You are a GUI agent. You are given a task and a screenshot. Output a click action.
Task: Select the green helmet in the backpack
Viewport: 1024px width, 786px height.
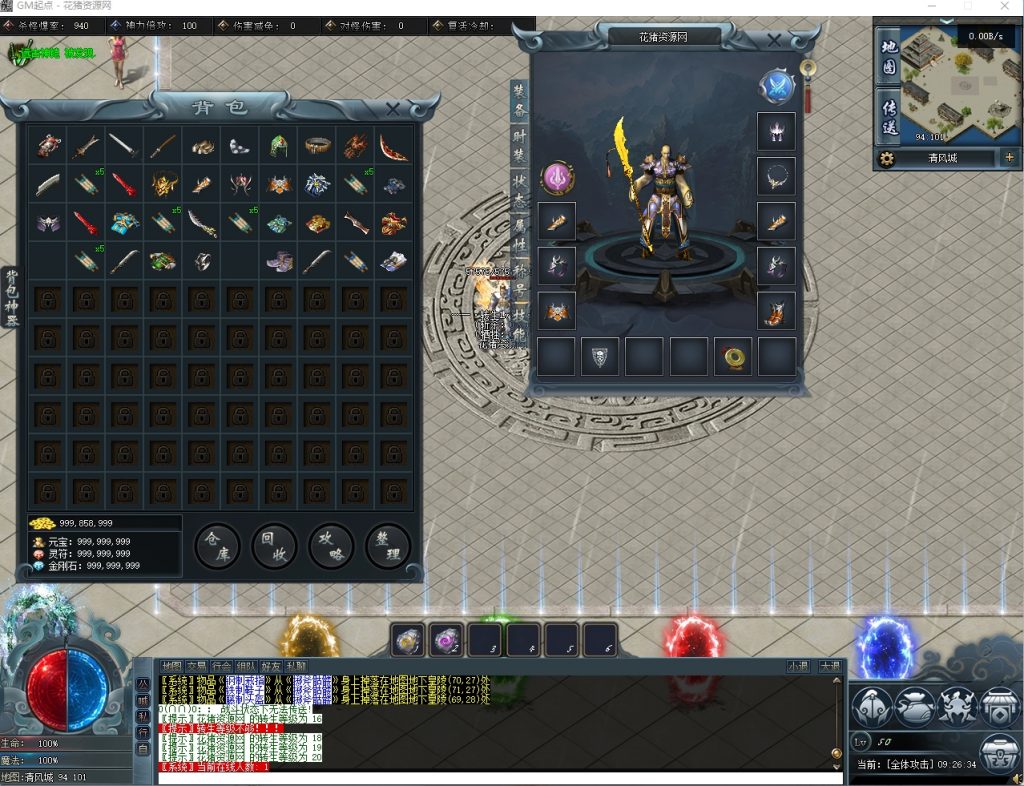(x=279, y=146)
